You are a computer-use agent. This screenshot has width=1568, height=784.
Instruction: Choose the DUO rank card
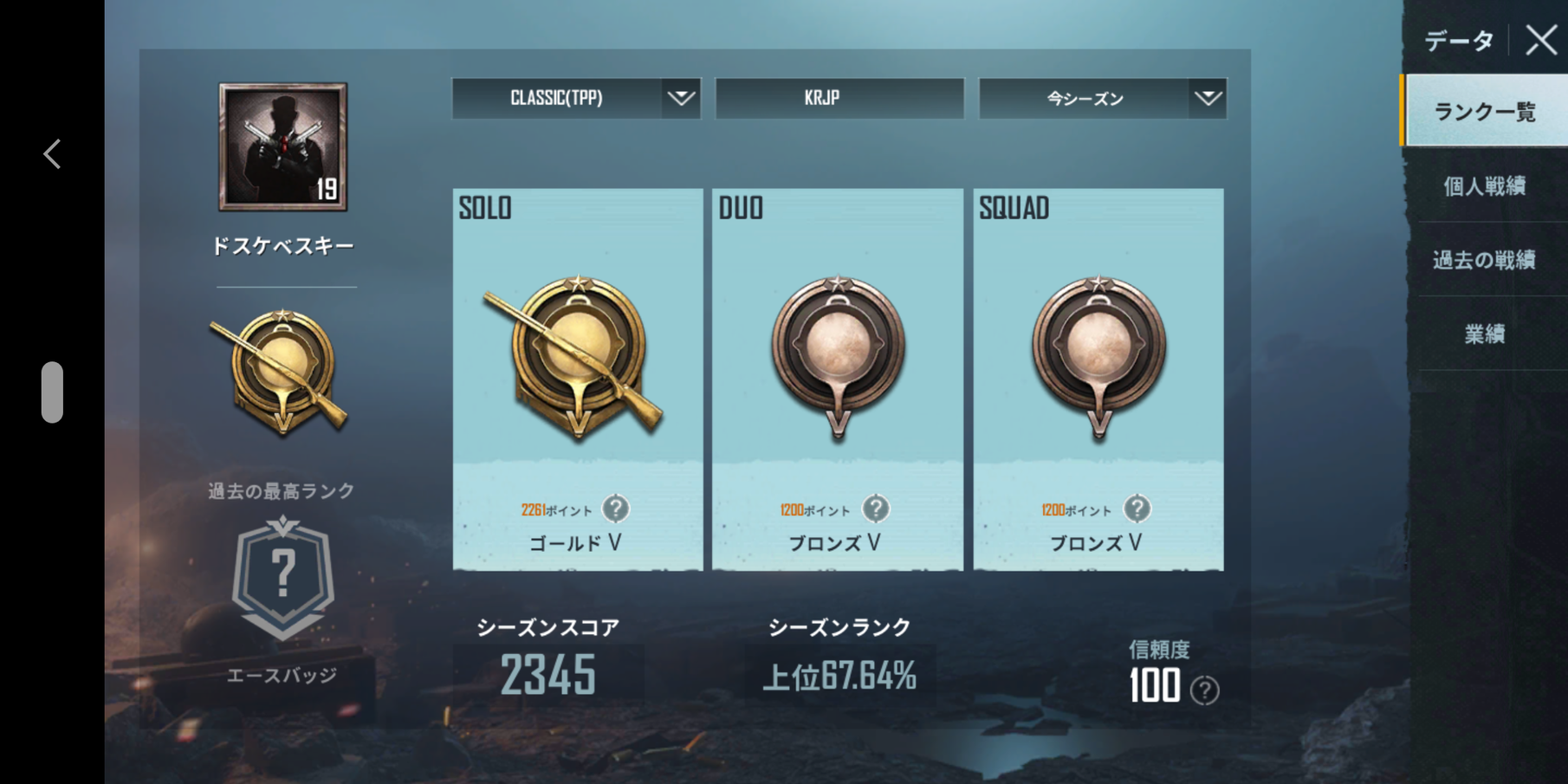(837, 379)
